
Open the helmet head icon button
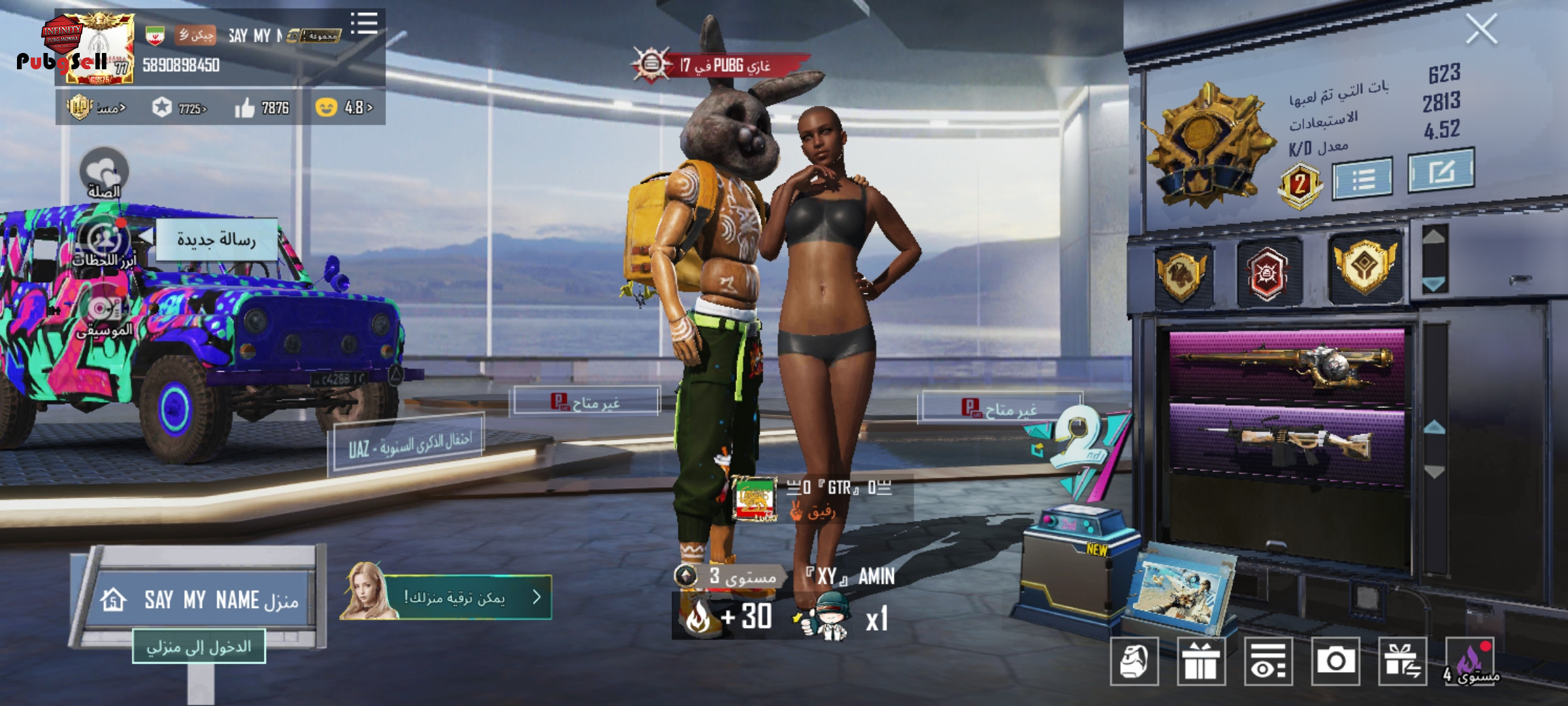point(1134,661)
